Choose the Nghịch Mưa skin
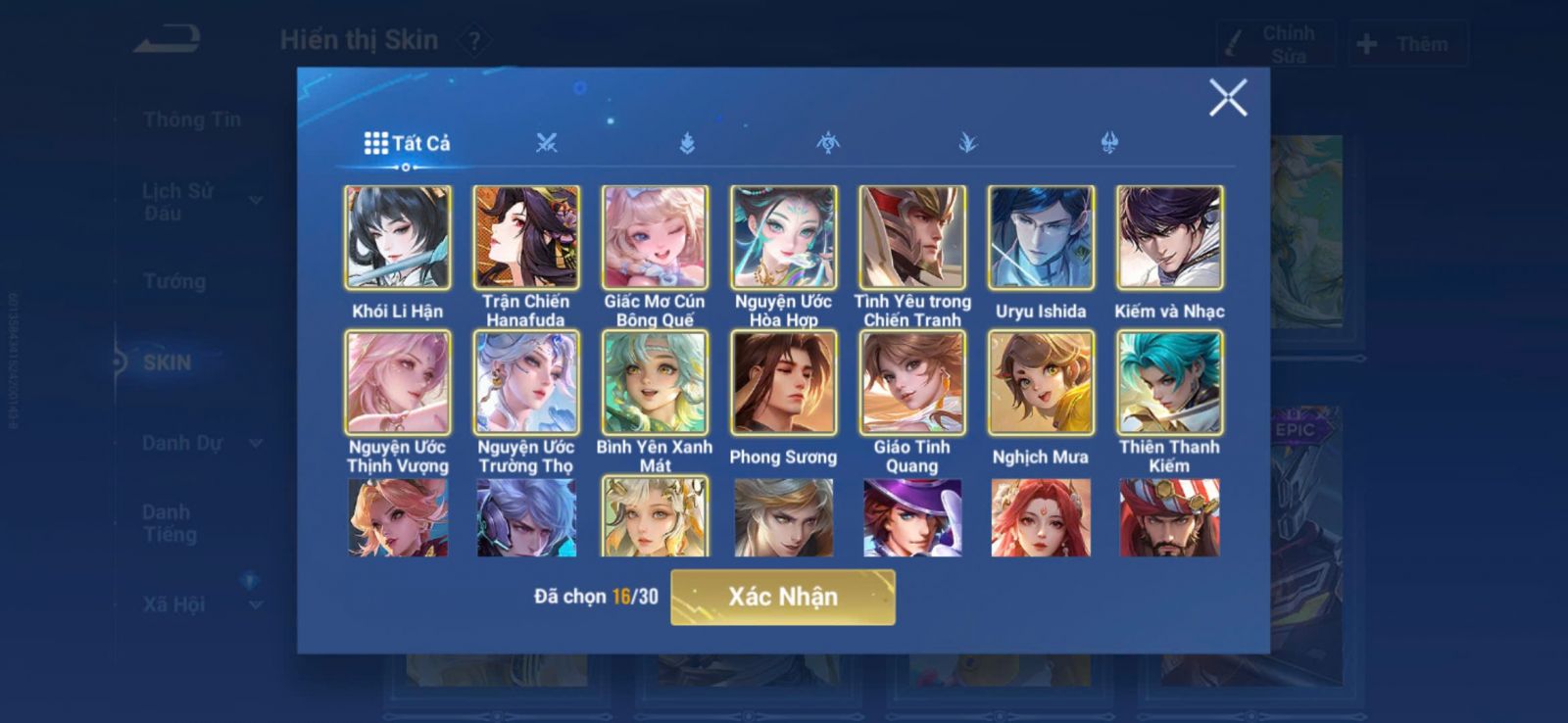This screenshot has width=1568, height=723. (x=1041, y=383)
